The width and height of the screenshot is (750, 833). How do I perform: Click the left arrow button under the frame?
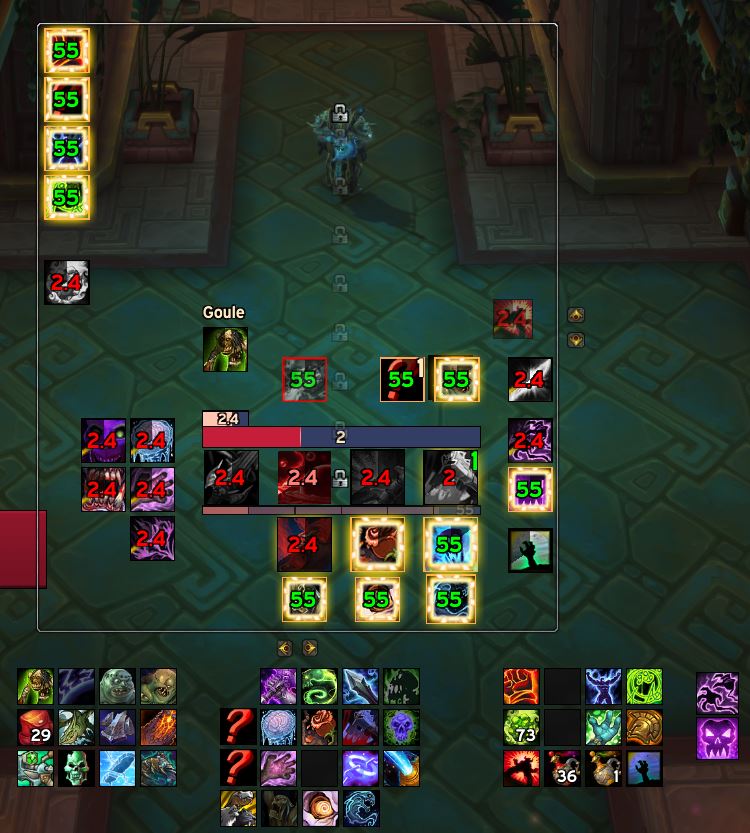click(x=285, y=648)
